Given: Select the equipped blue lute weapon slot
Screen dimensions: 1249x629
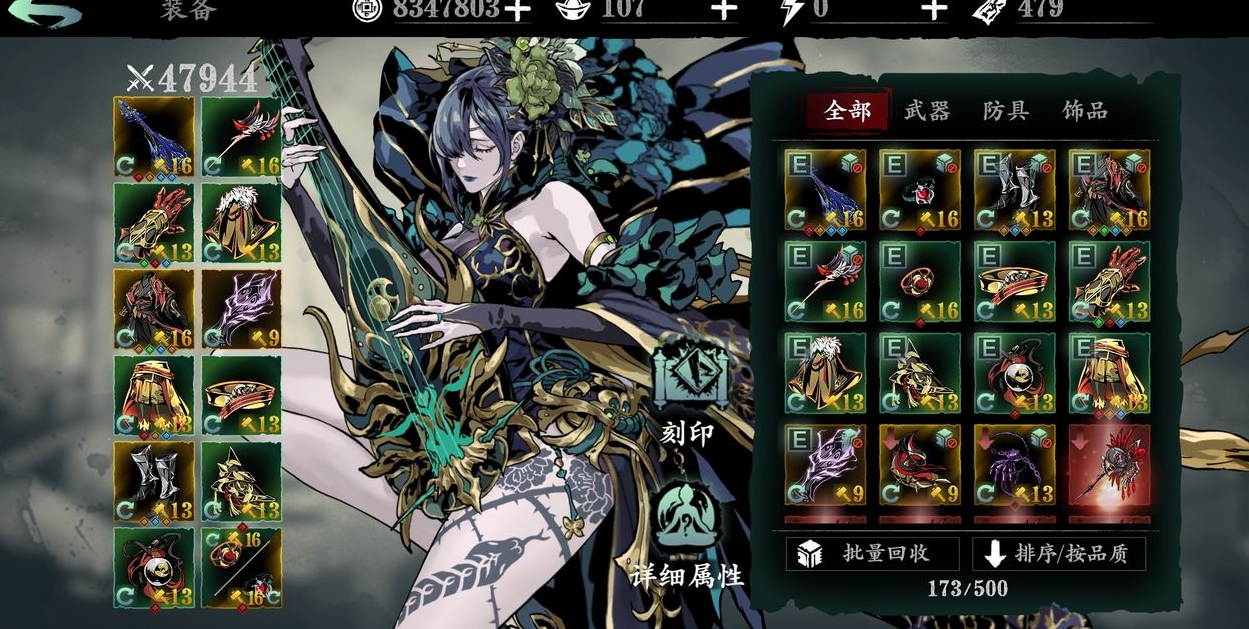Looking at the screenshot, I should coord(154,137).
